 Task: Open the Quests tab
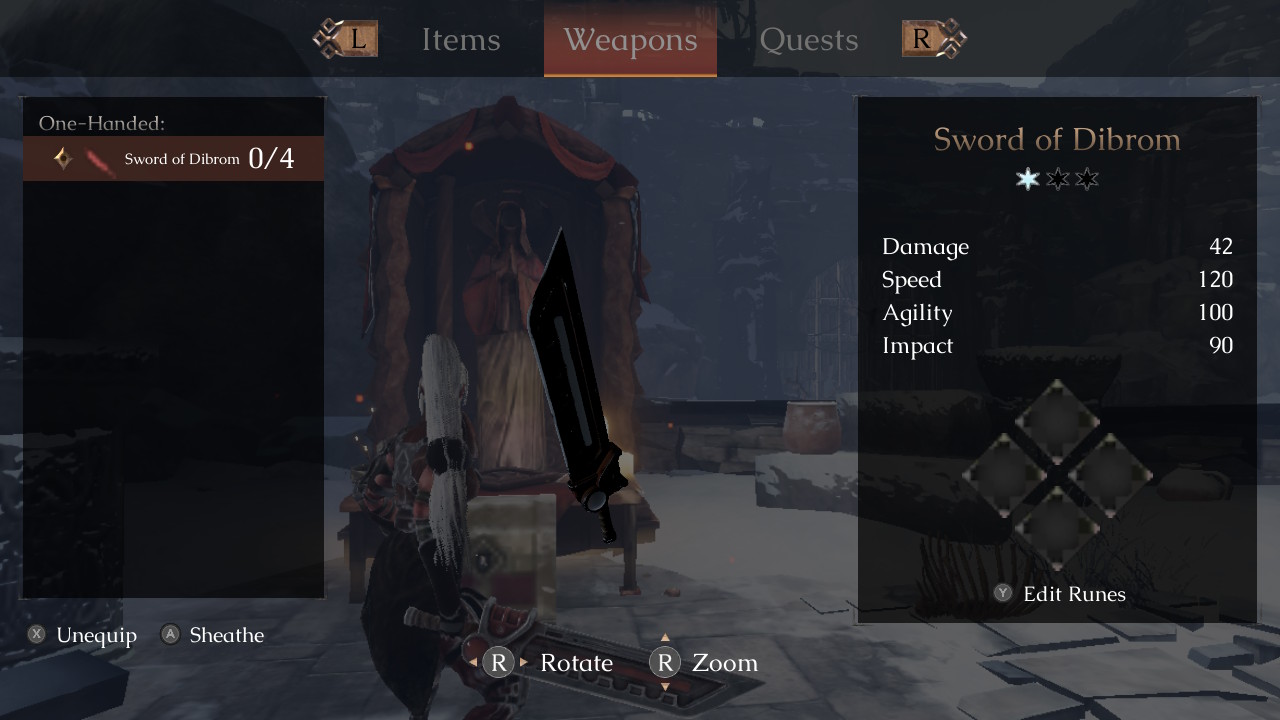click(809, 40)
